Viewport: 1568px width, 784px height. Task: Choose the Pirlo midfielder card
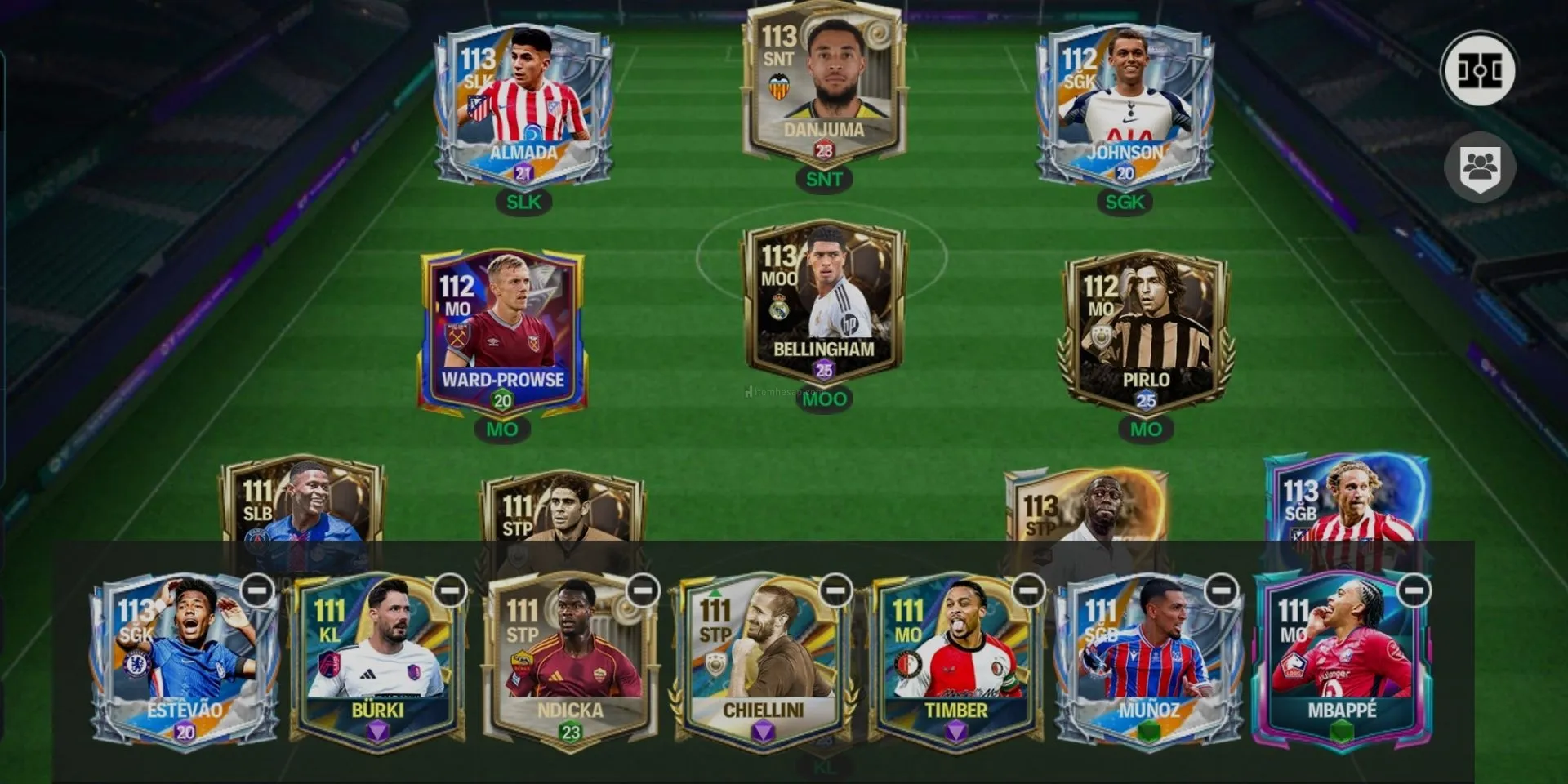click(x=1146, y=331)
